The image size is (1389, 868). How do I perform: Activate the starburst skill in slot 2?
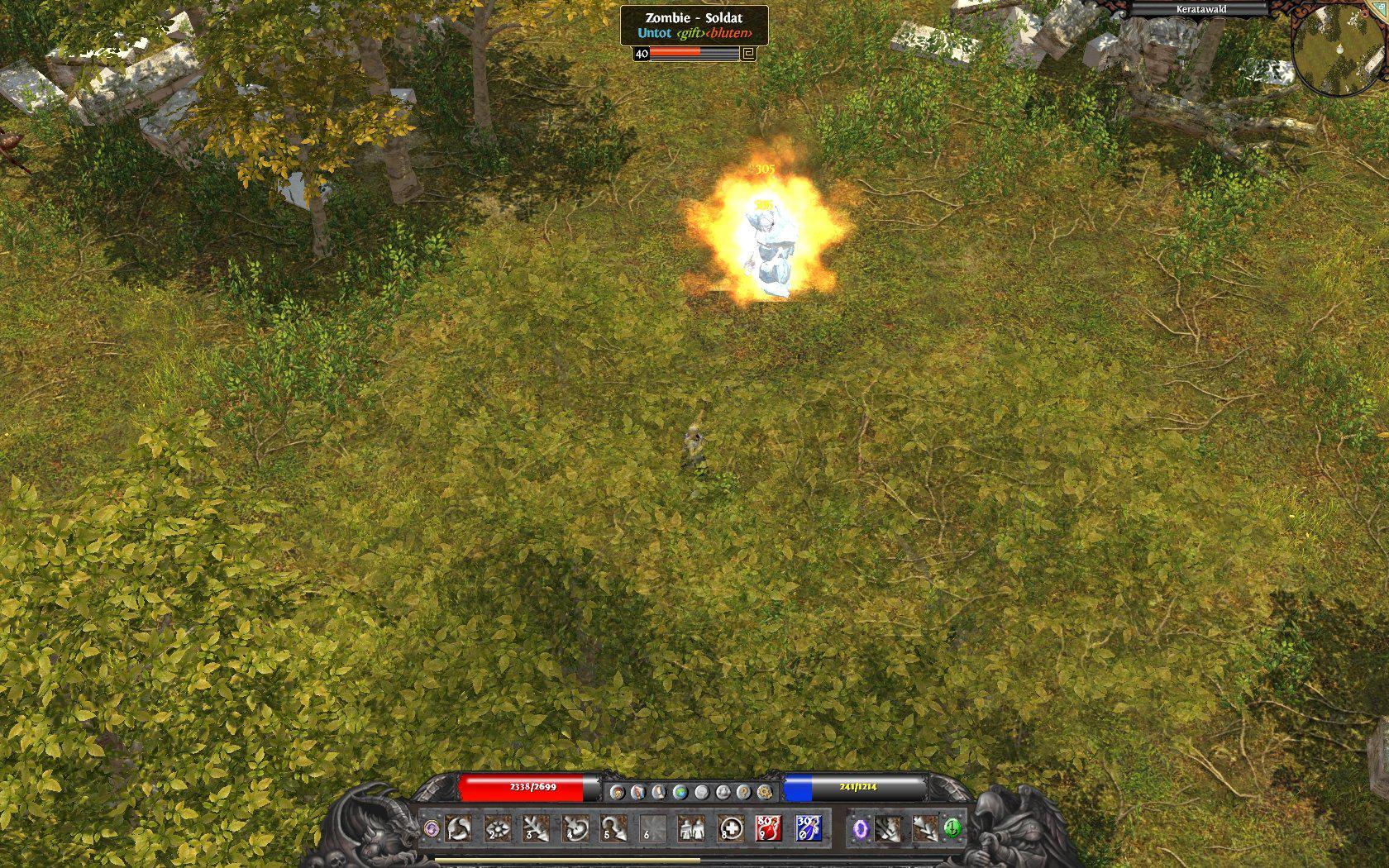pos(498,827)
